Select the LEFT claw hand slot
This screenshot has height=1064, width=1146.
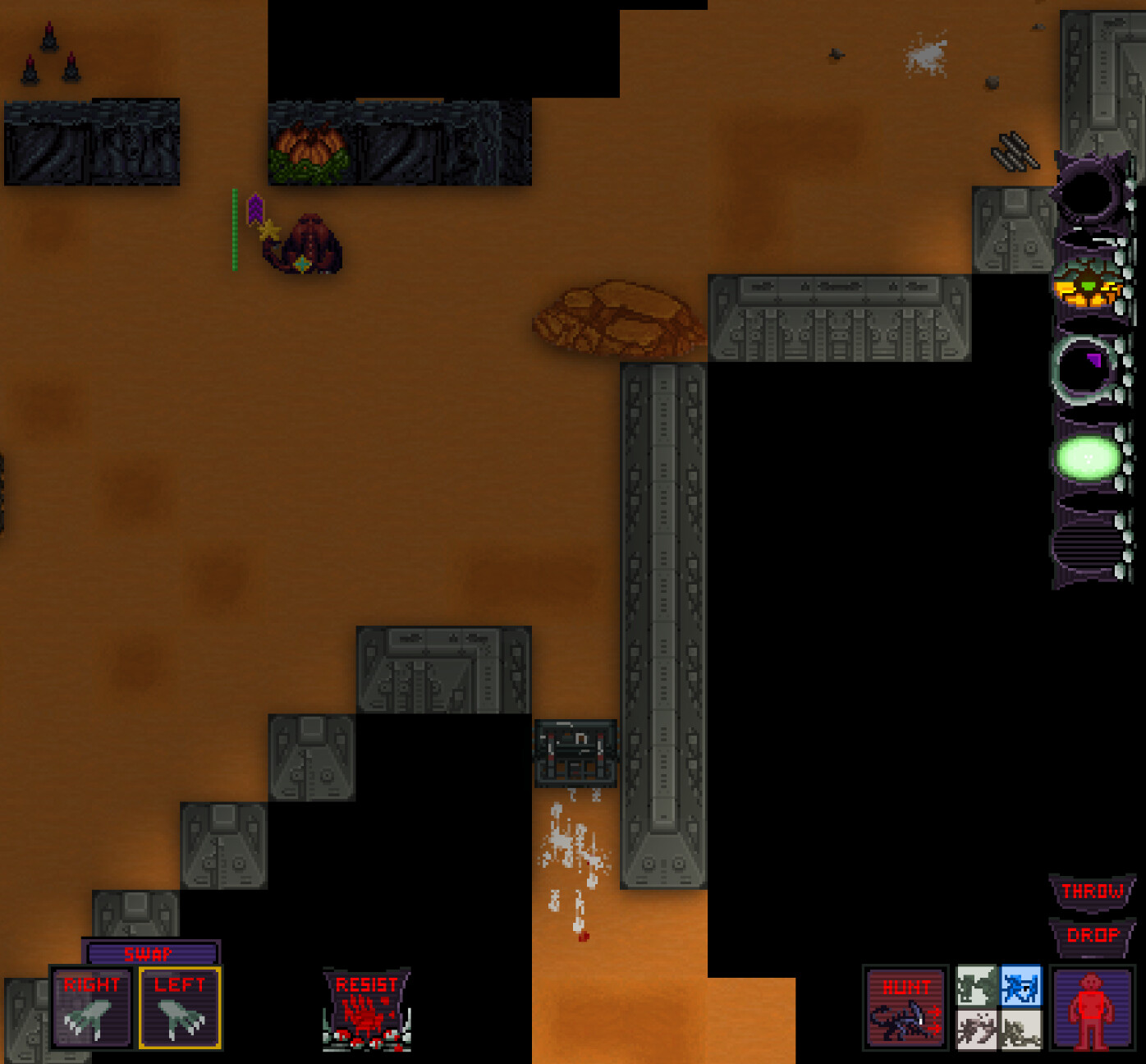click(180, 1008)
